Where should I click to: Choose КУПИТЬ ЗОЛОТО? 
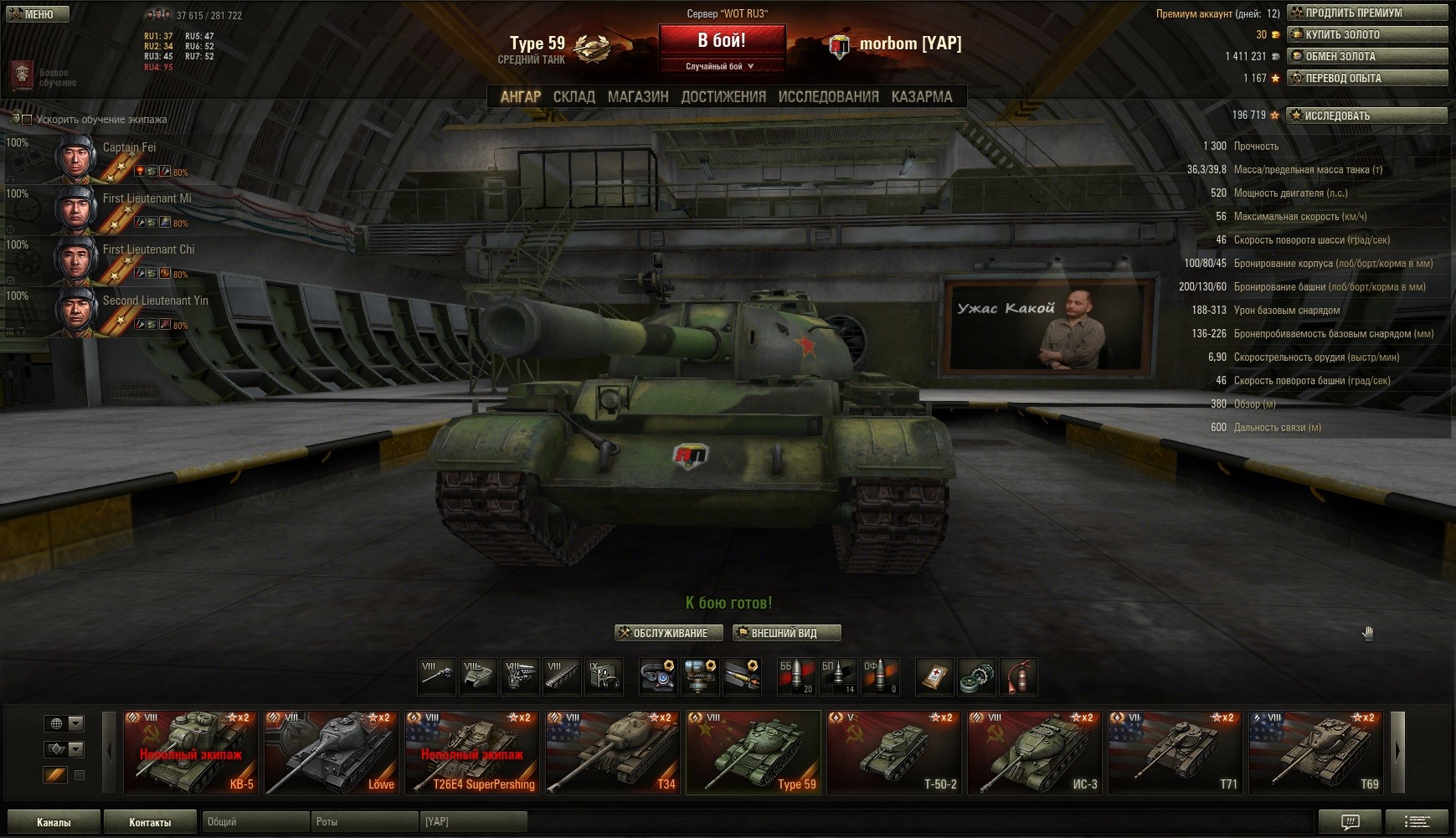[1367, 34]
